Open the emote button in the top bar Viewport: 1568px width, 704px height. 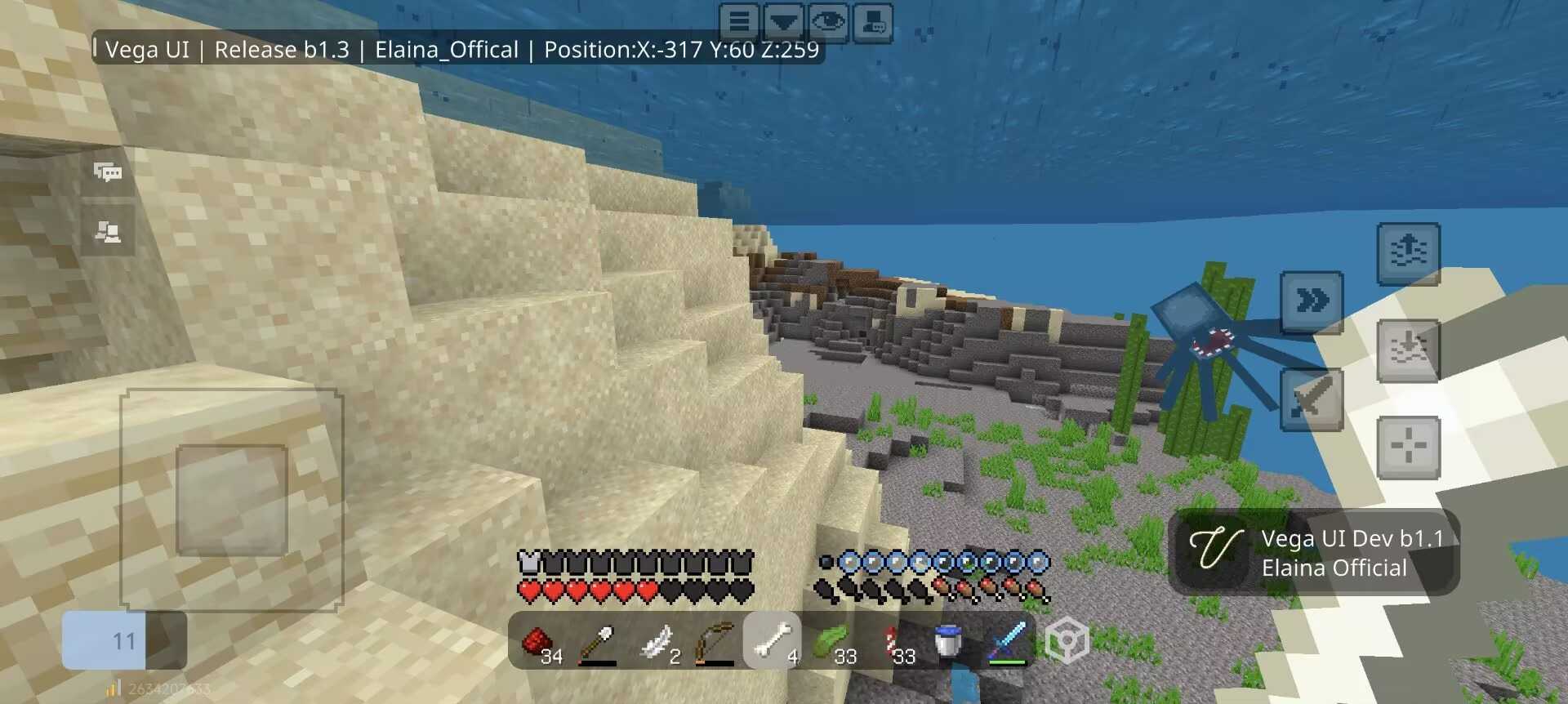[x=872, y=20]
